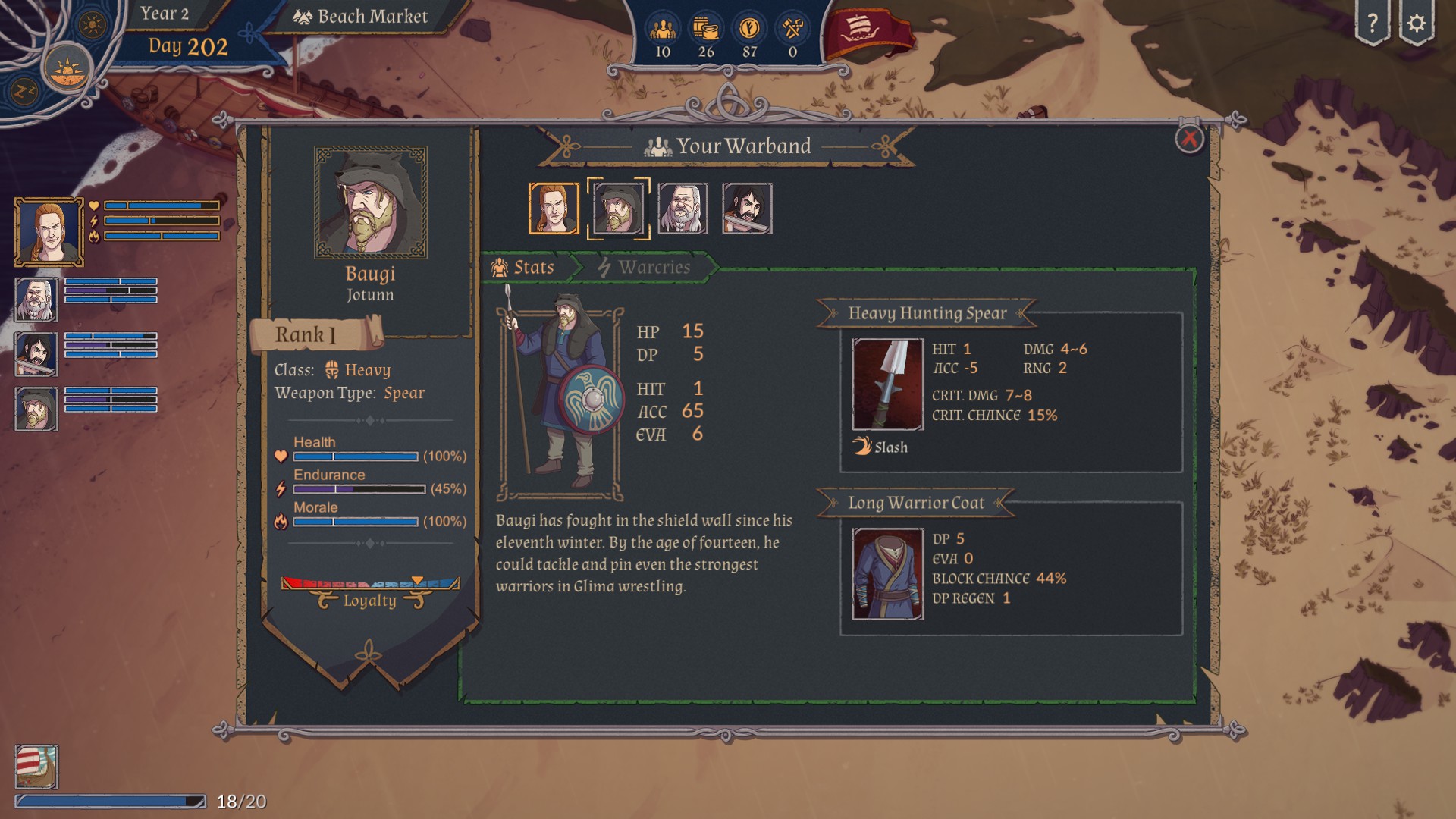Activate the sleep rest icon
1456x819 pixels.
(x=23, y=92)
